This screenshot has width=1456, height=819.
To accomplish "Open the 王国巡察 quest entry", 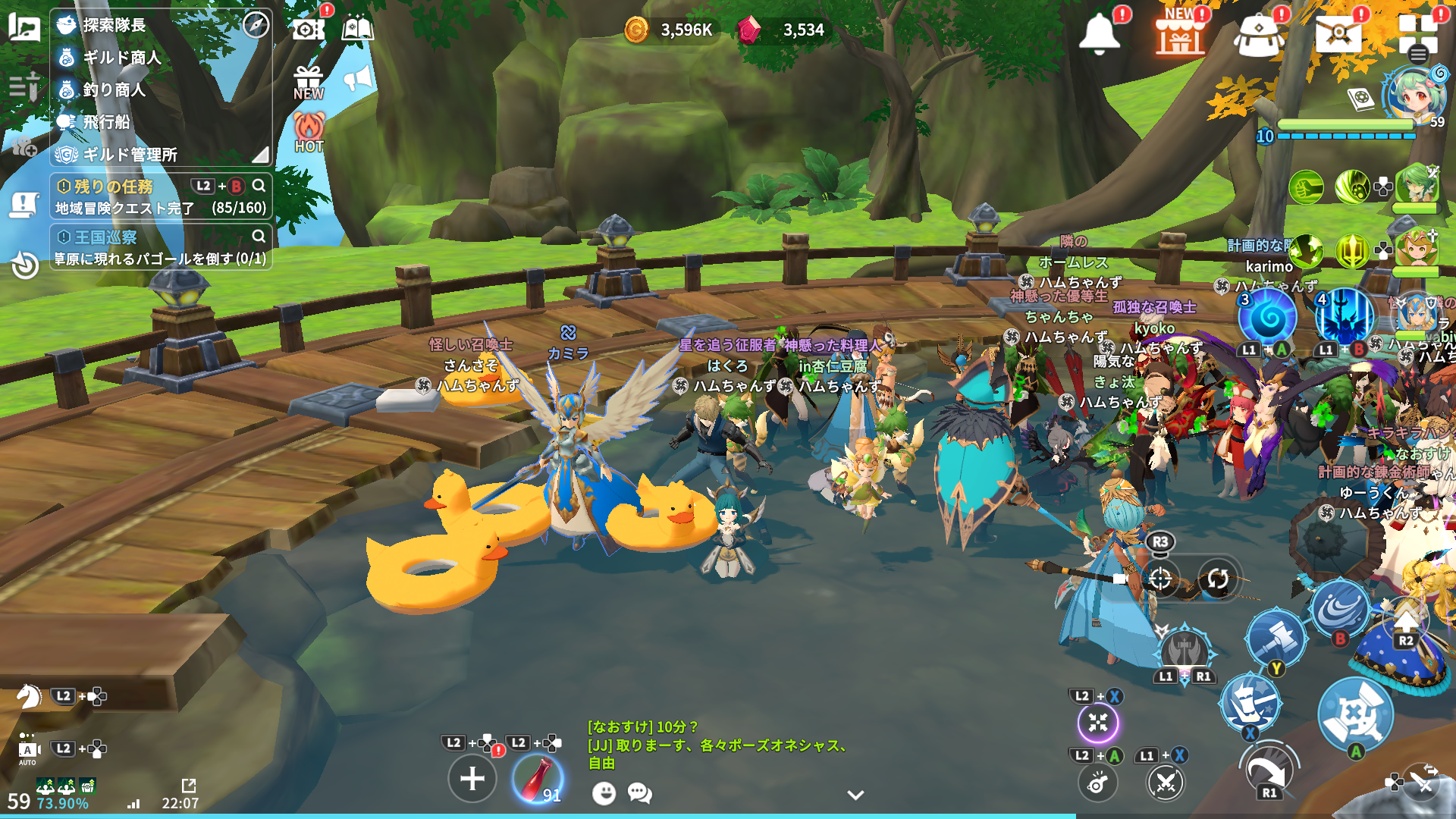I will 106,237.
